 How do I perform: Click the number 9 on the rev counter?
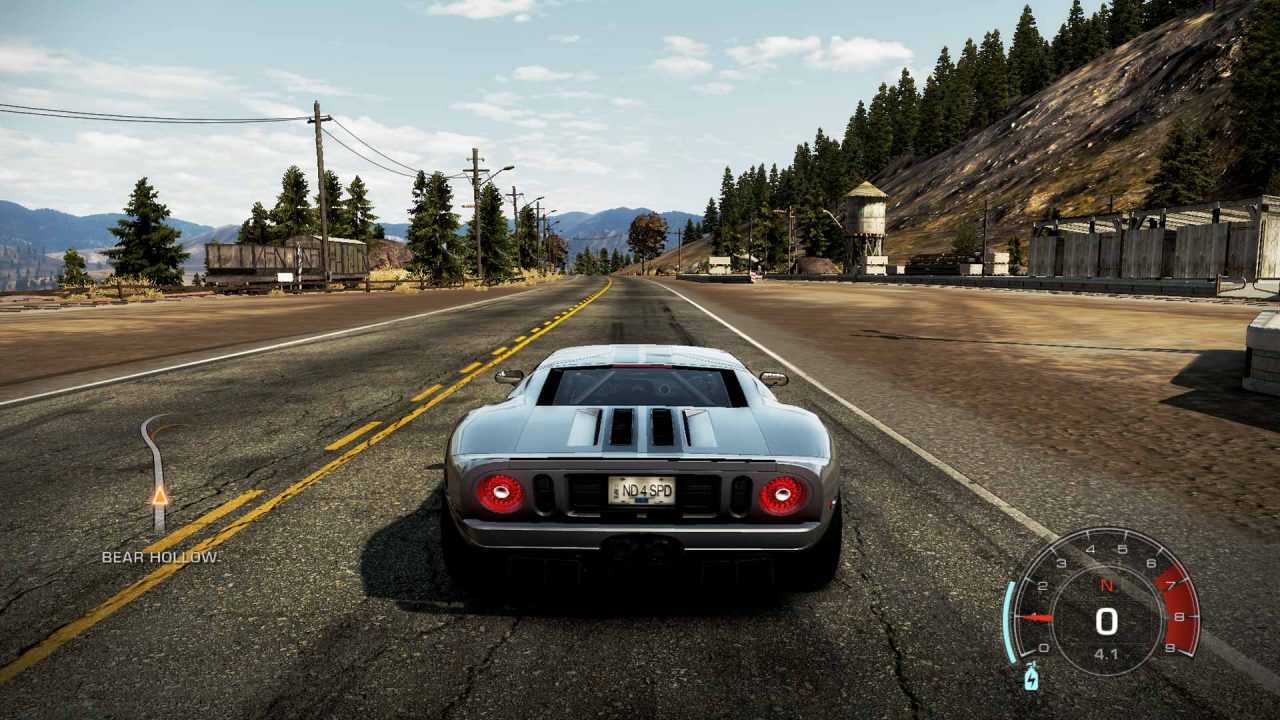1170,646
